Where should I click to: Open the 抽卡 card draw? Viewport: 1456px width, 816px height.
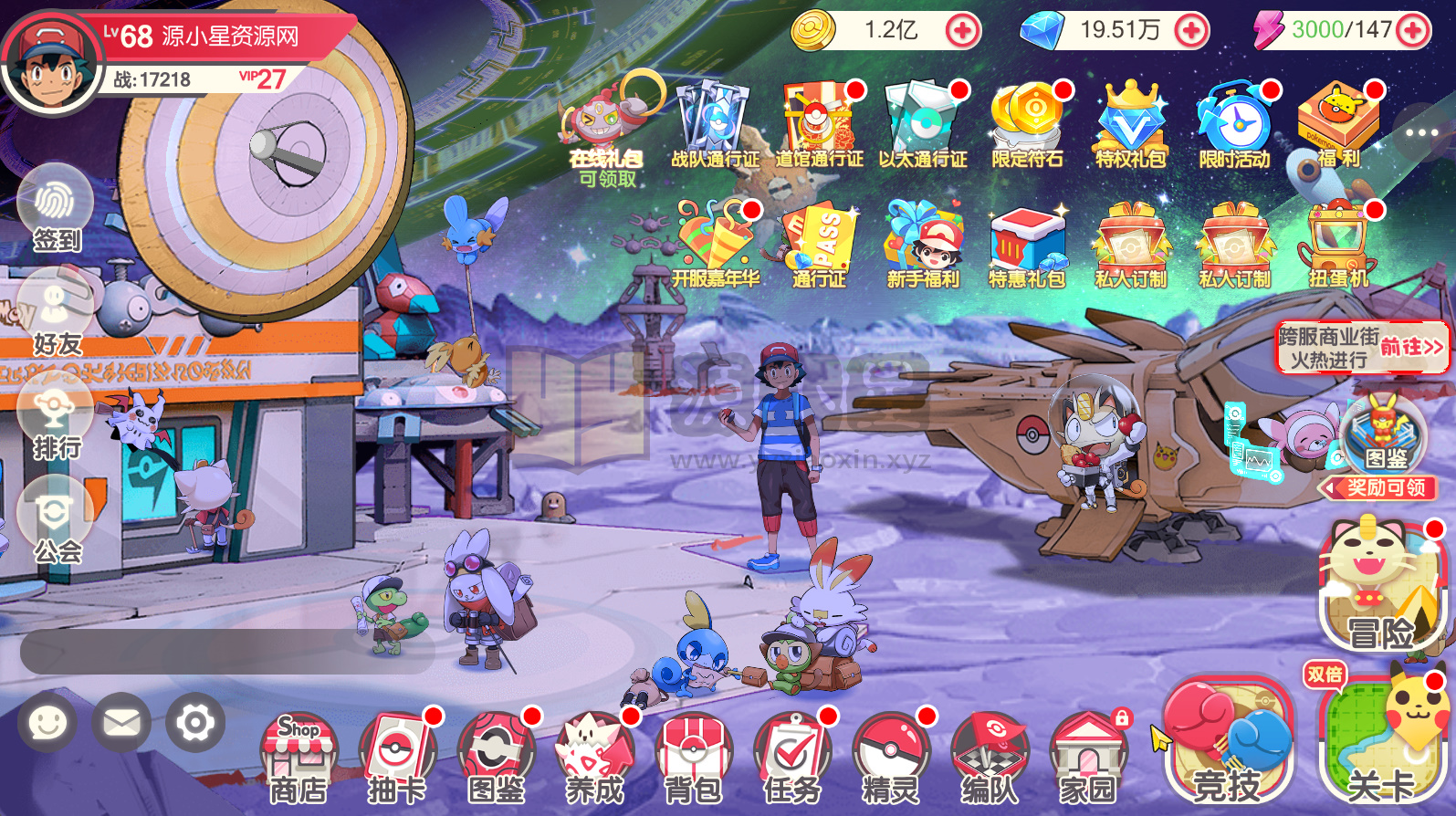click(396, 759)
